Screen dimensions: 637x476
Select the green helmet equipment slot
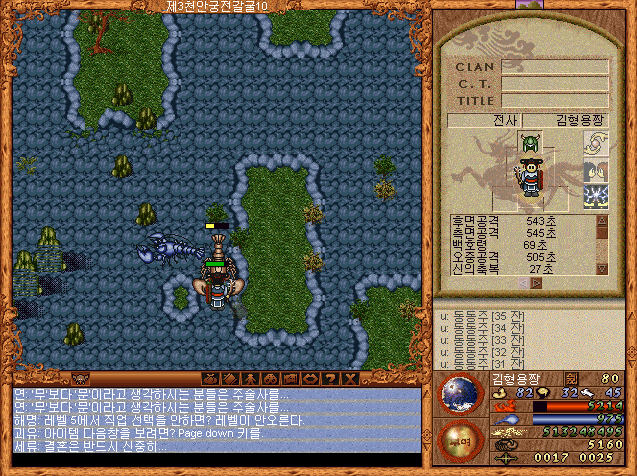point(528,145)
